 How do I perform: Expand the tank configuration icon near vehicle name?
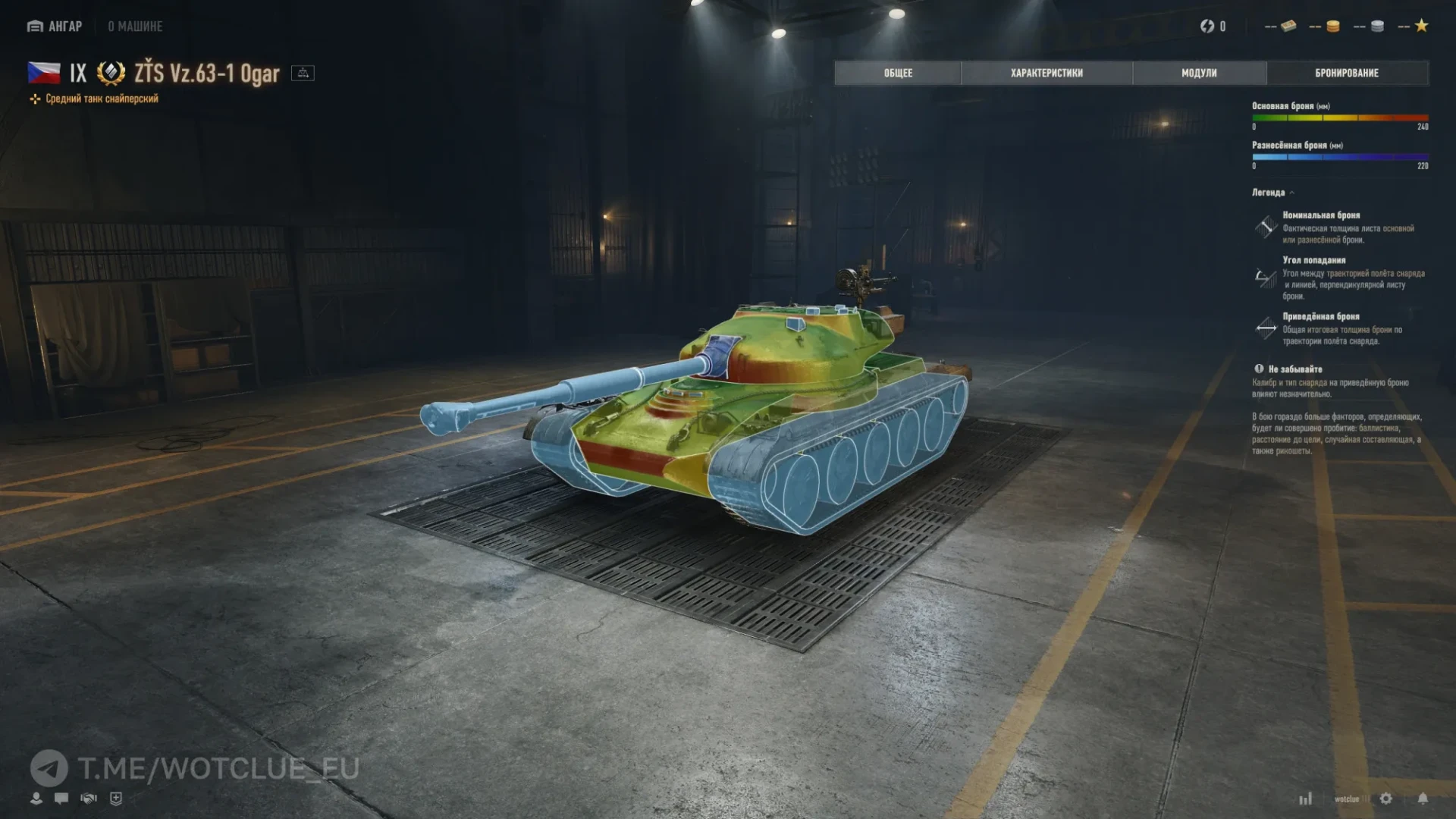(303, 73)
